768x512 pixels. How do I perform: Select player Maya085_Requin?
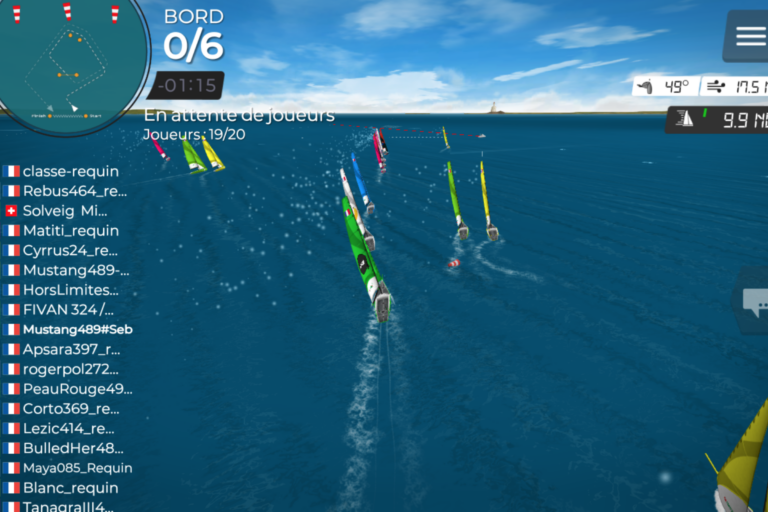[x=77, y=468]
